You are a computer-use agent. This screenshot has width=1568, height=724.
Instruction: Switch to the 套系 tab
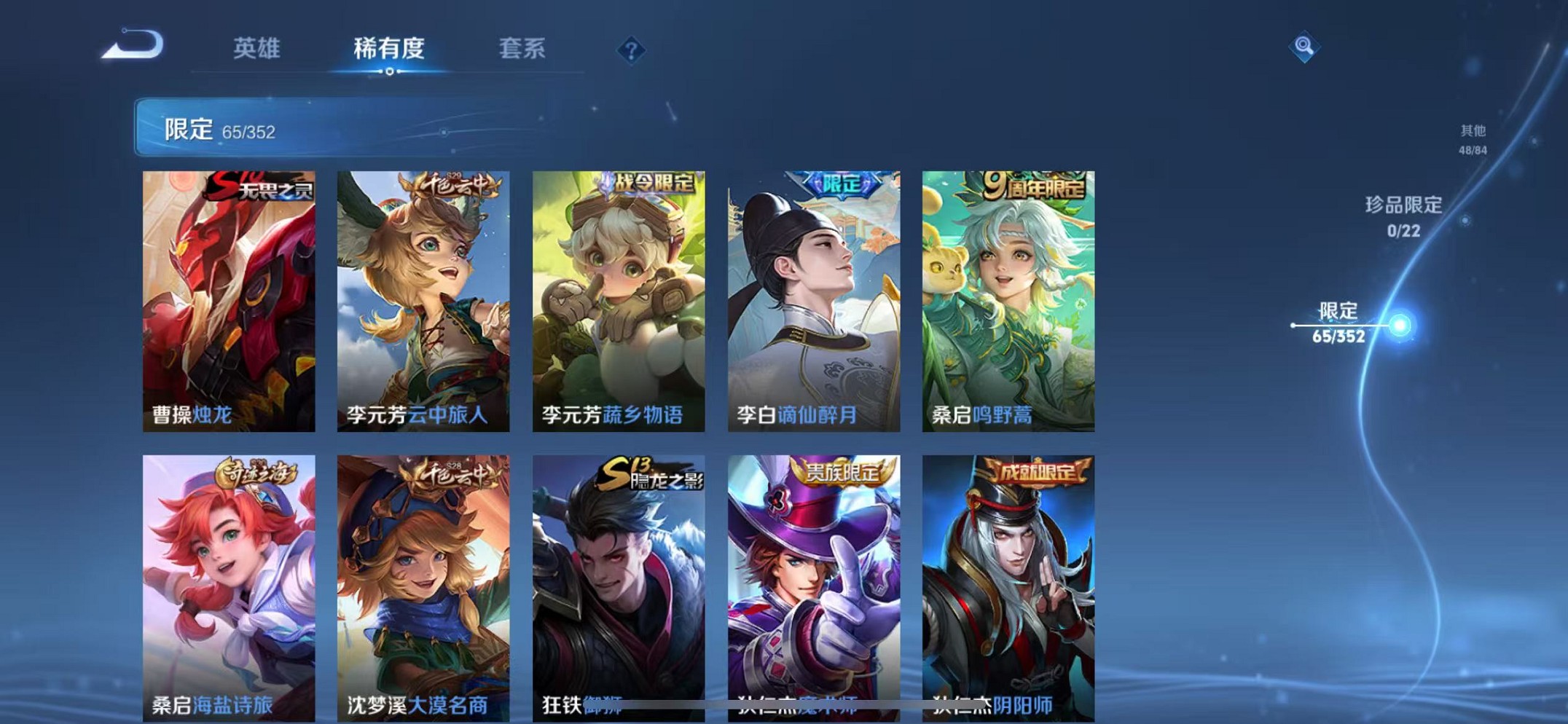525,47
